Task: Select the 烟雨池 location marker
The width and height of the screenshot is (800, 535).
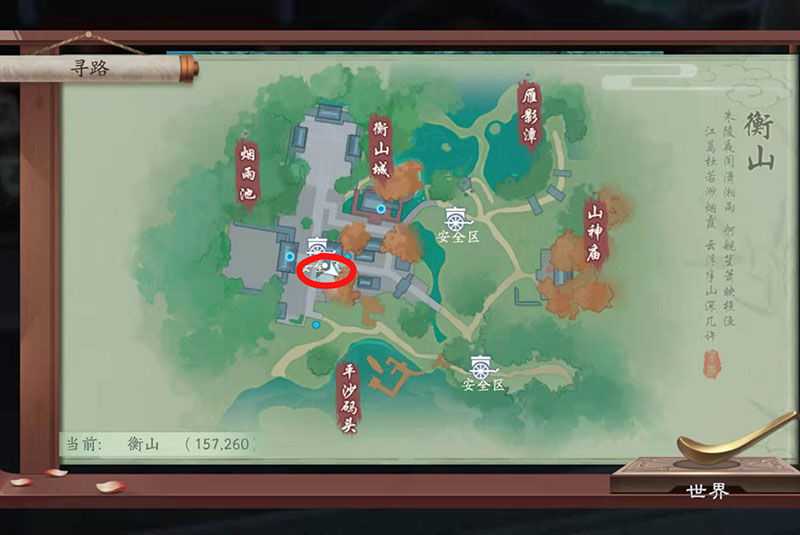Action: 248,172
